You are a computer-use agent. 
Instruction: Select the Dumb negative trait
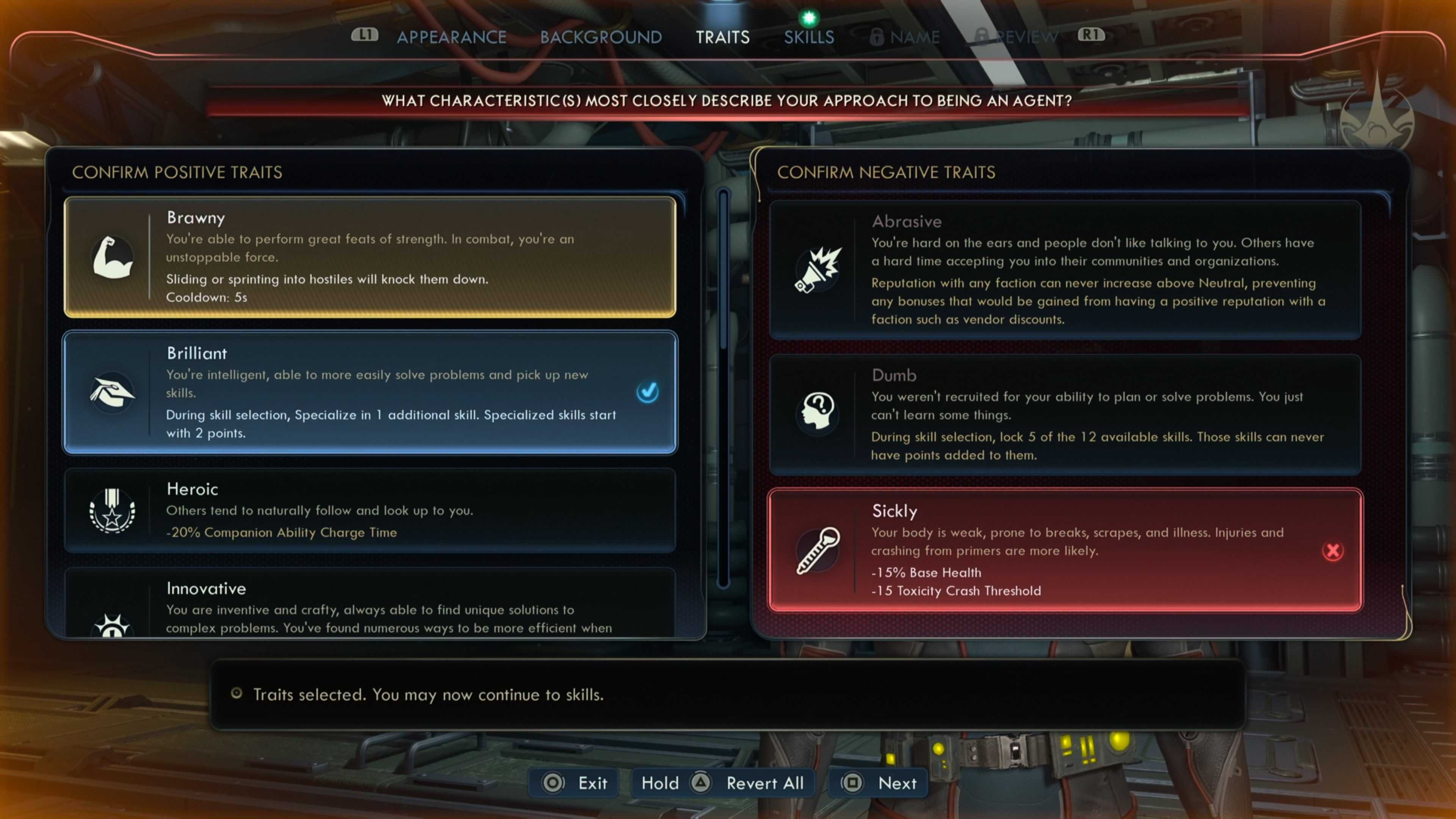tap(1065, 414)
